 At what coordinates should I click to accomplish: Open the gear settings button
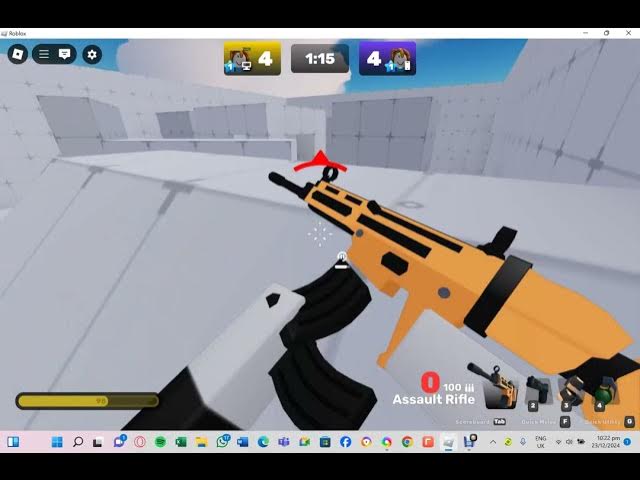tap(93, 54)
